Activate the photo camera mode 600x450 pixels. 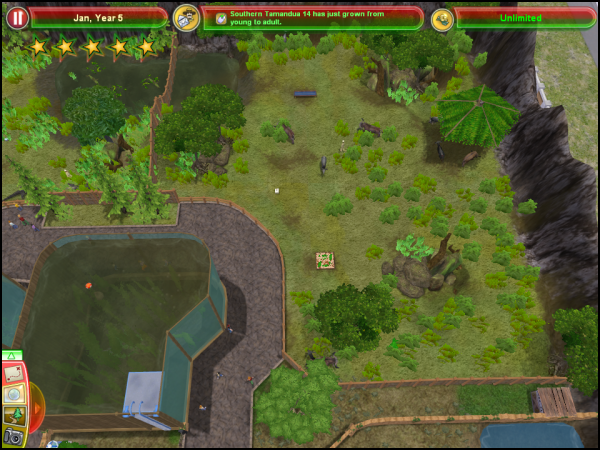coord(14,436)
